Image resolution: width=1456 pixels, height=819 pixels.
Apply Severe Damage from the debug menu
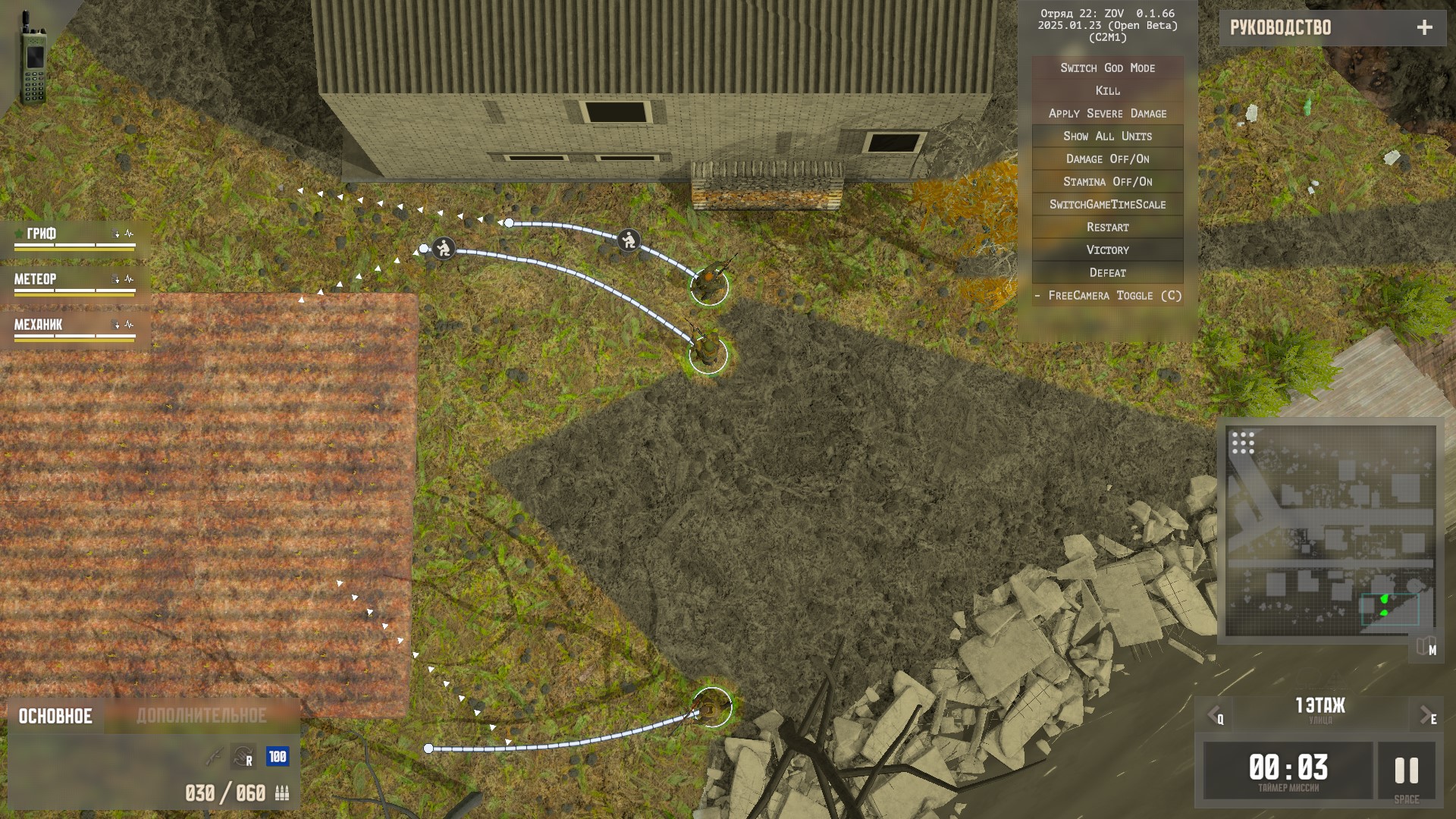coord(1107,114)
